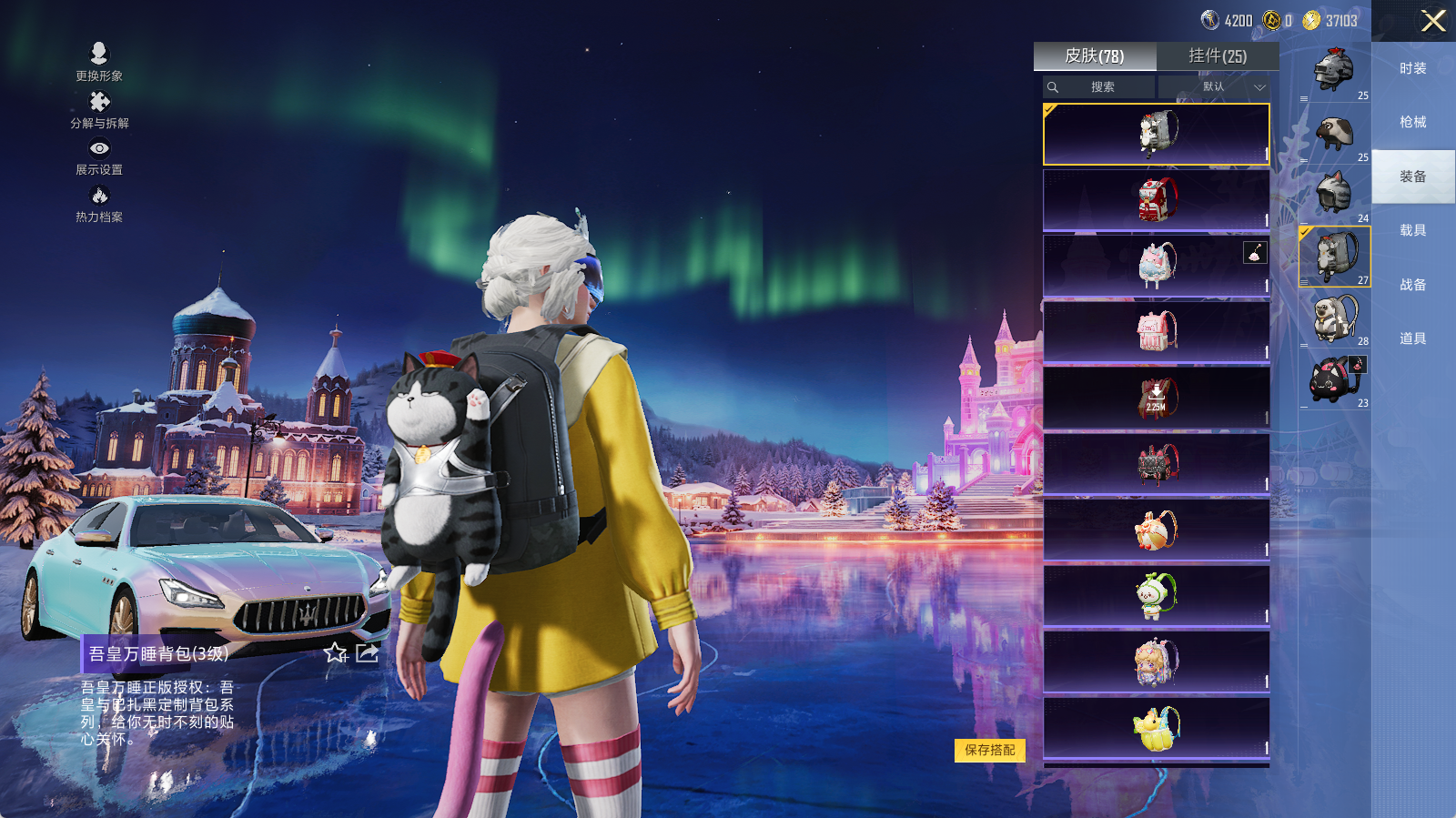The height and width of the screenshot is (818, 1456).
Task: Switch to the 挂件(25) pendants tab
Action: 1218,56
